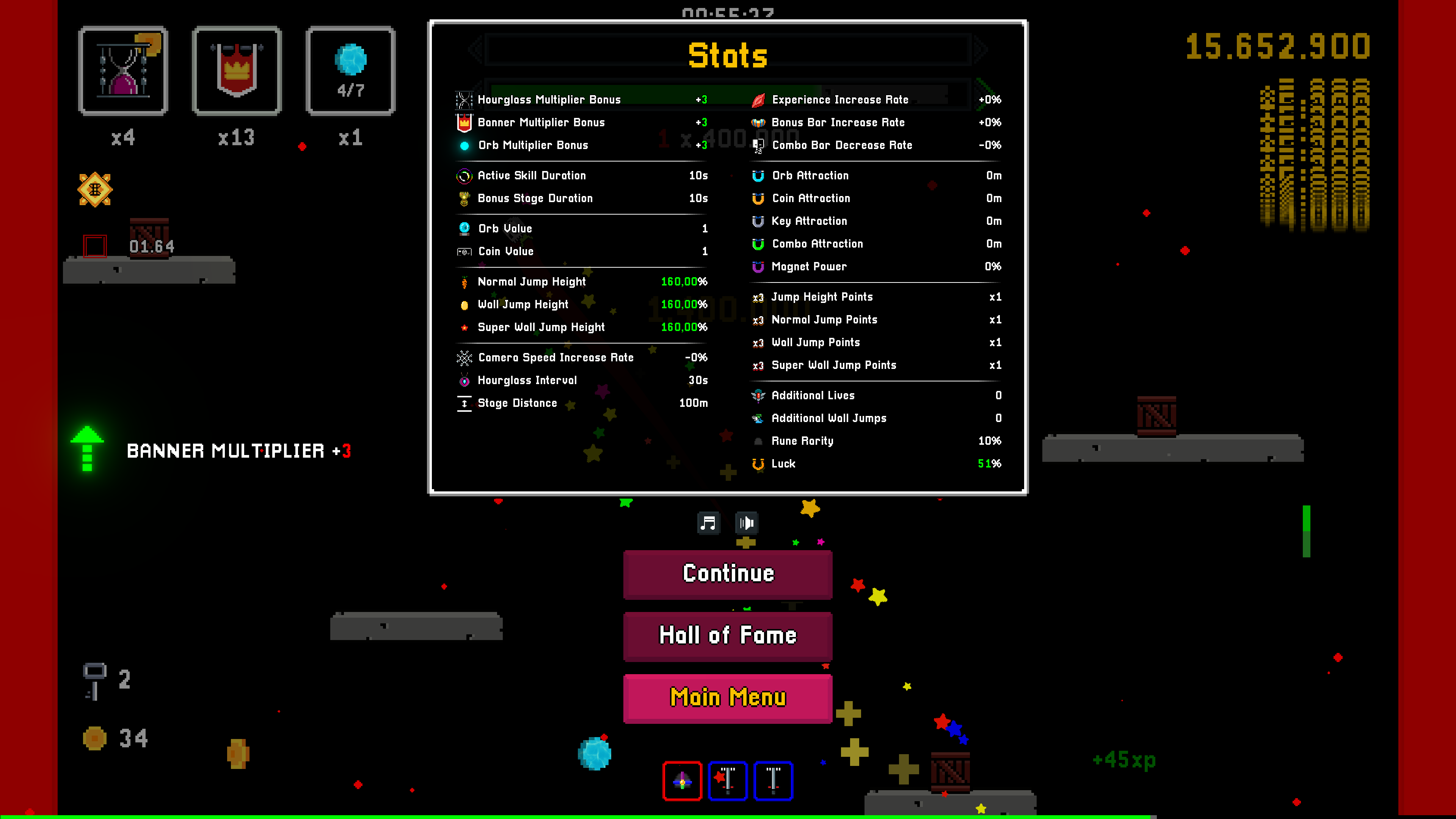Open Hall of Fame

728,635
